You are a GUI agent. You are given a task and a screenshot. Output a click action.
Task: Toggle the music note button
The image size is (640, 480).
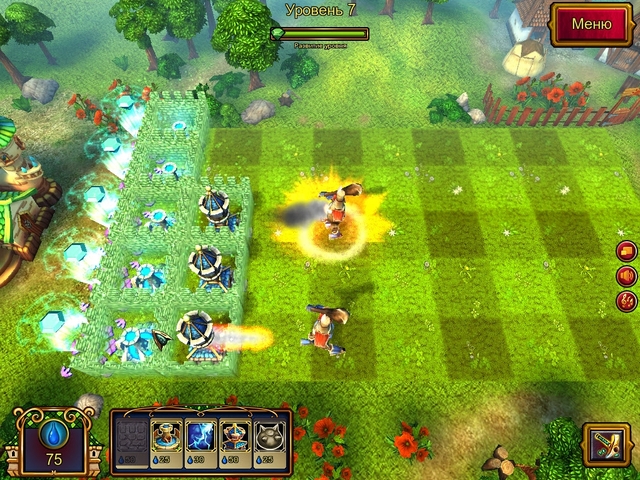tap(627, 299)
